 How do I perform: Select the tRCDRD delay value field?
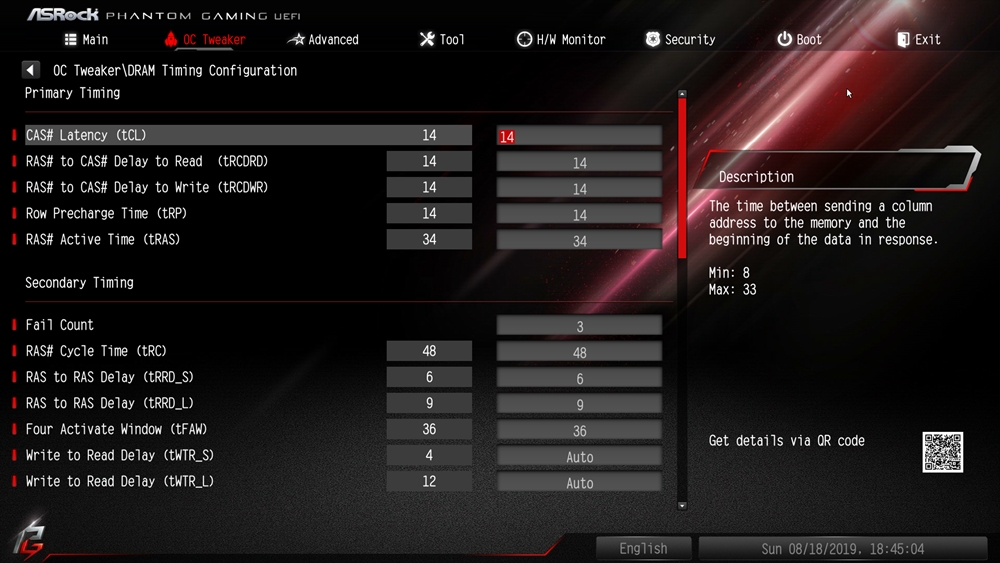(579, 162)
